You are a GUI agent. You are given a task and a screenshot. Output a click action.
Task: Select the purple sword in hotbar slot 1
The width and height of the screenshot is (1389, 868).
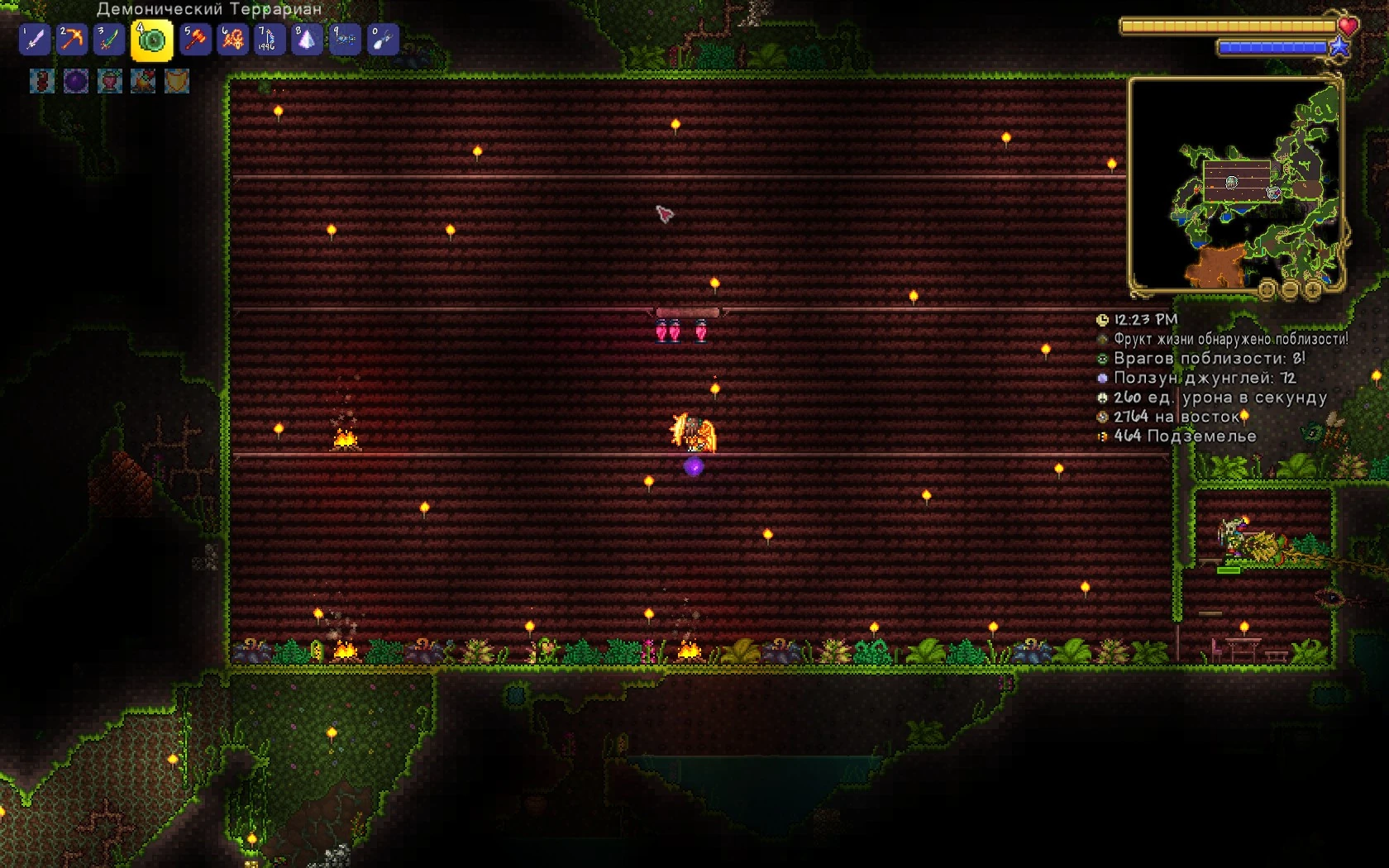(35, 40)
